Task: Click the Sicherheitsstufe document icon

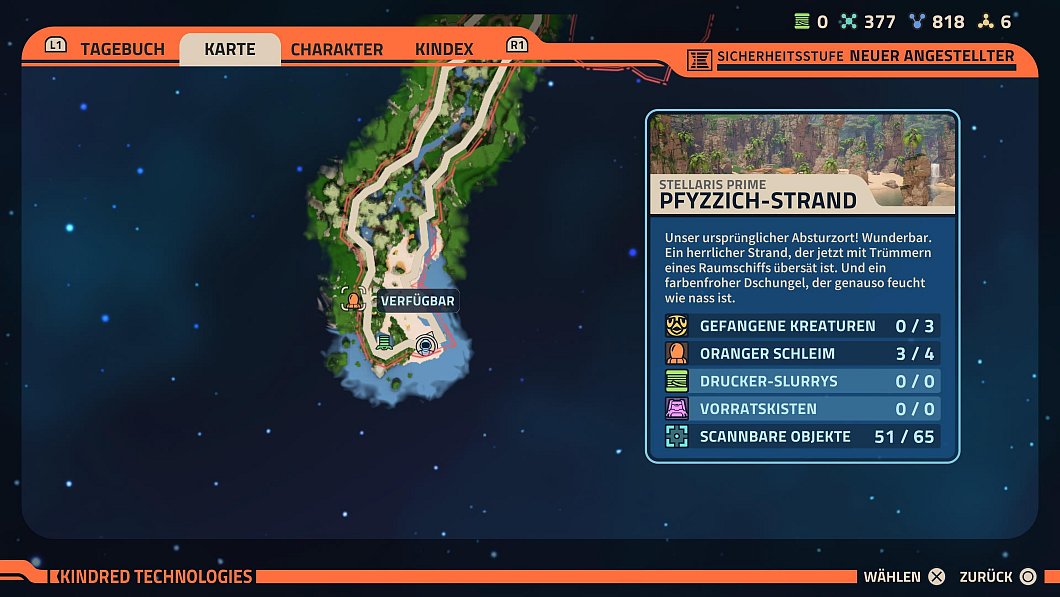Action: pyautogui.click(x=700, y=59)
